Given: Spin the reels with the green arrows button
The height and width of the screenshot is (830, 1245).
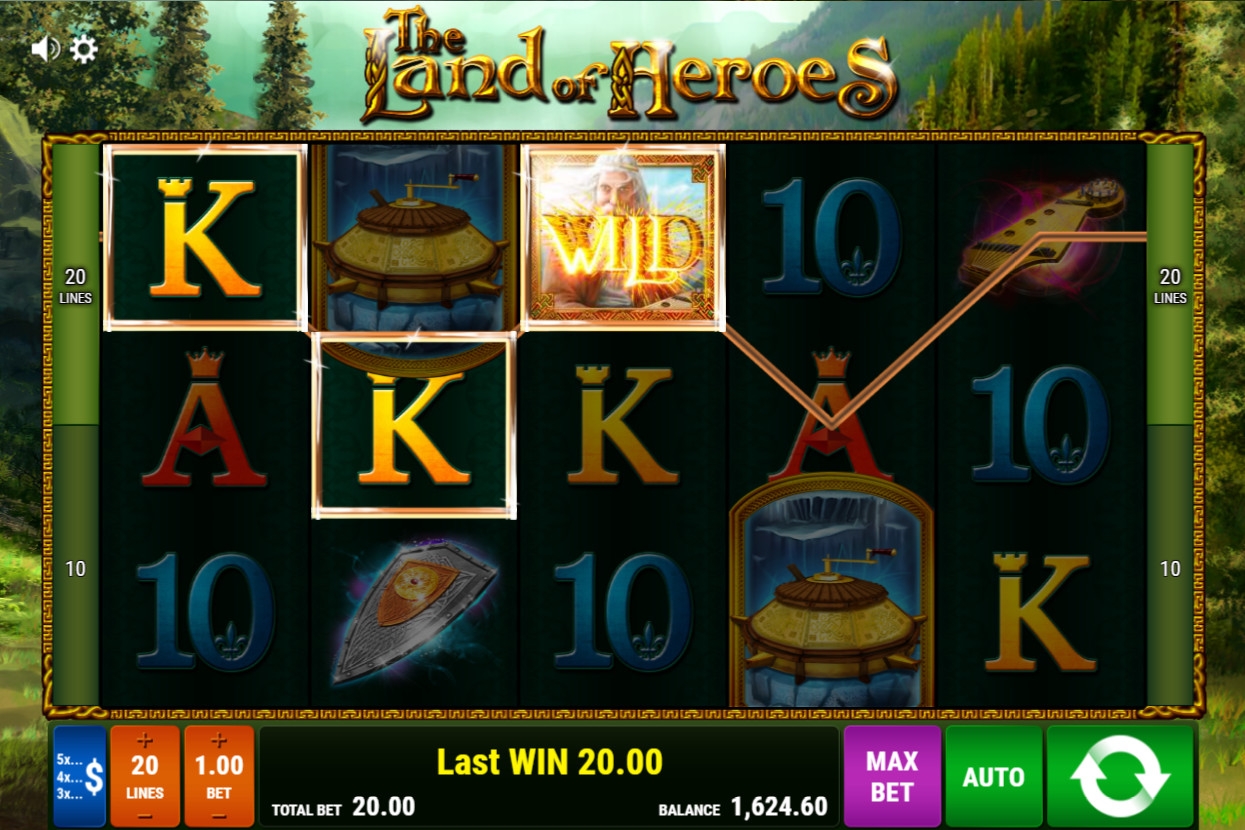Looking at the screenshot, I should (1120, 777).
